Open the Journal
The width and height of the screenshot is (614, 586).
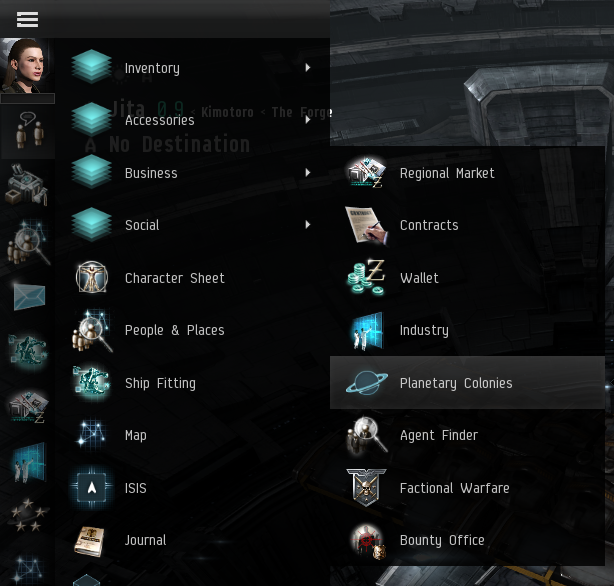[145, 540]
